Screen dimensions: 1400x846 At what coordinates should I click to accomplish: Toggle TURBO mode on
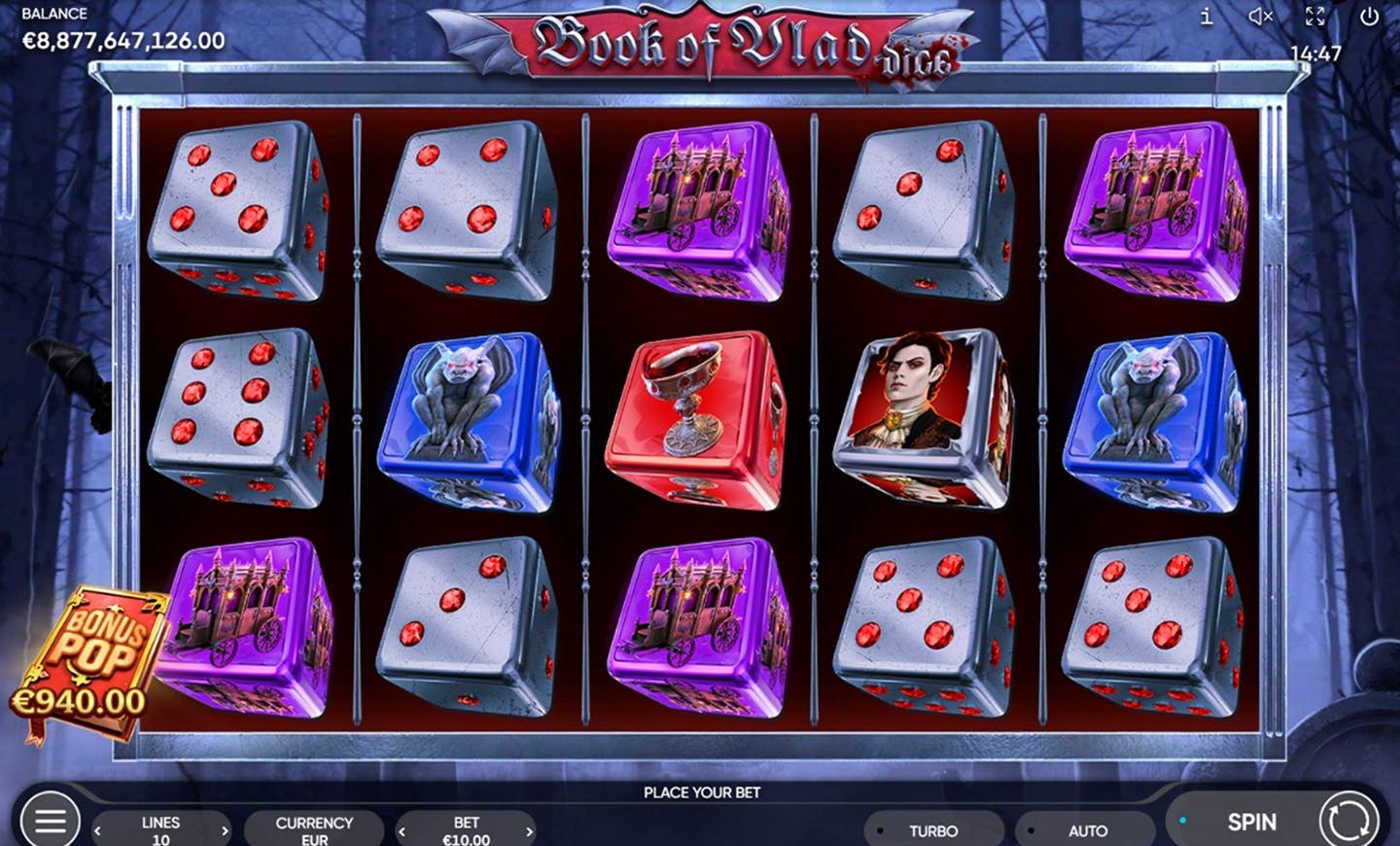pos(932,830)
